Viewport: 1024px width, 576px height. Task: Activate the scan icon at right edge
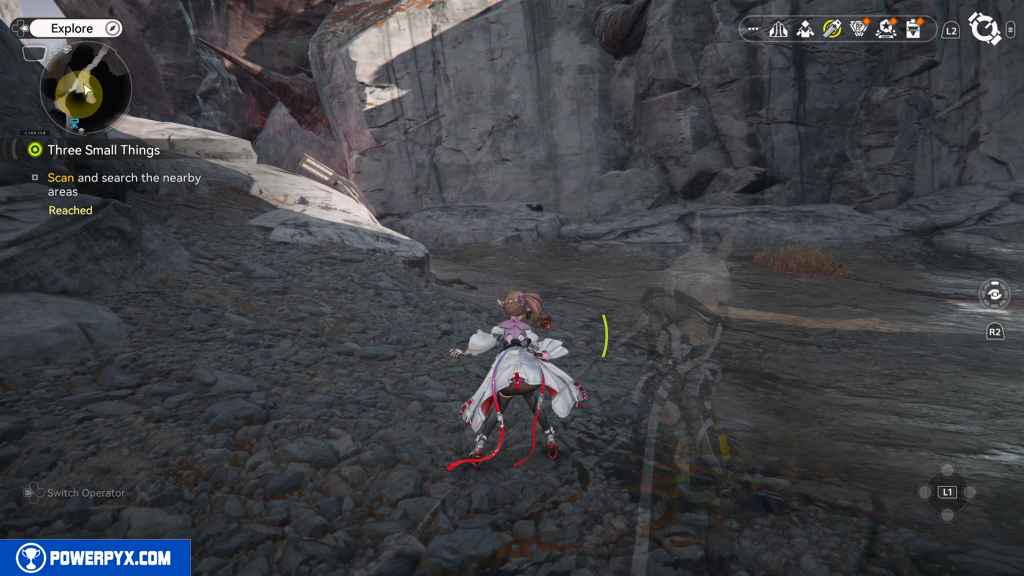tap(994, 295)
